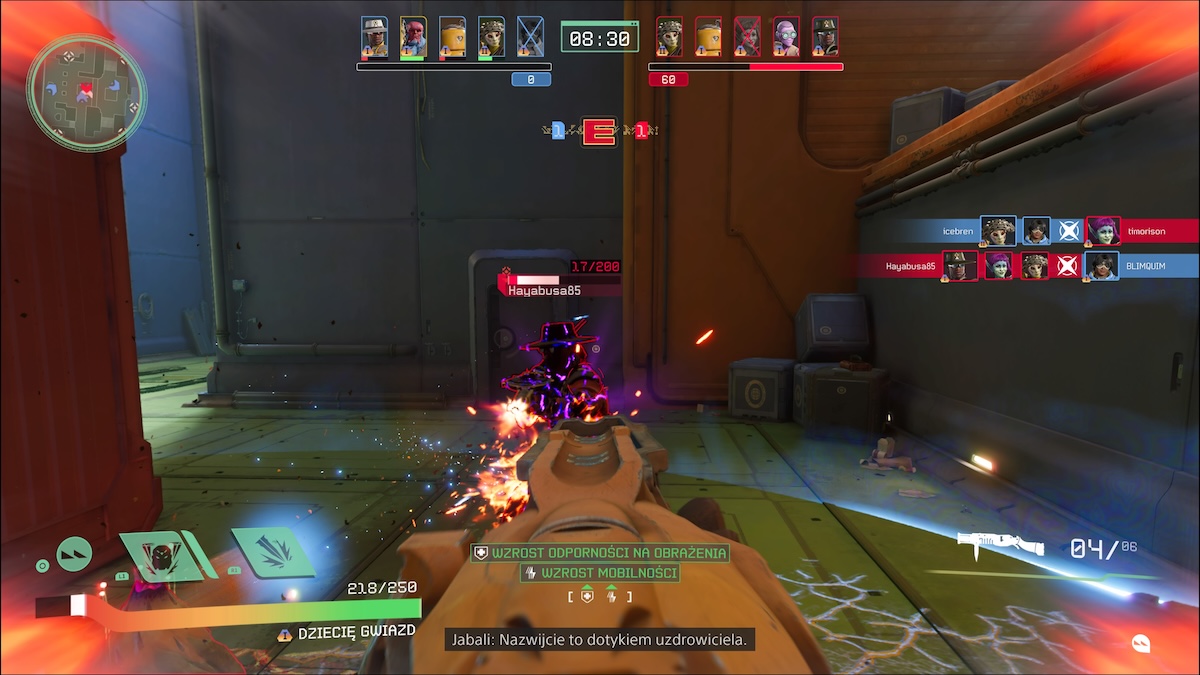Select the red-skinned blue team hero portrait

point(413,37)
